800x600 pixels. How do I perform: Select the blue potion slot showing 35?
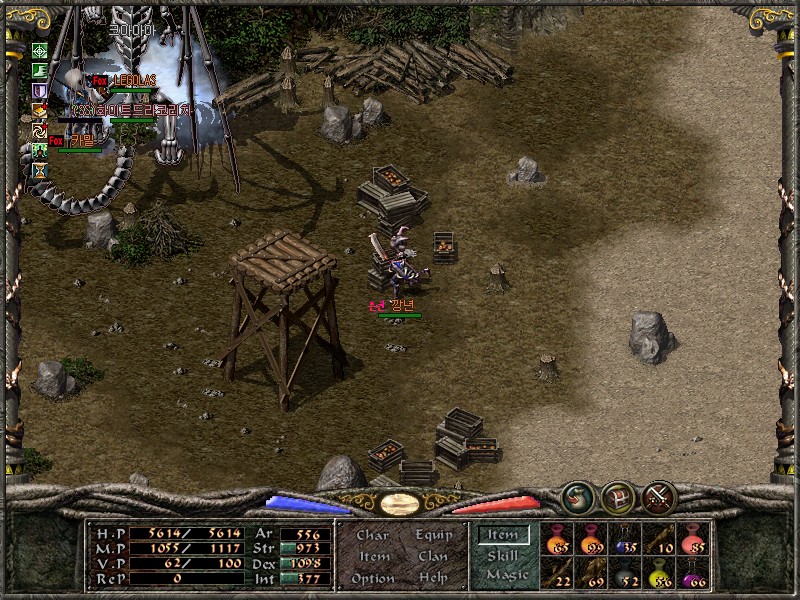coord(623,539)
